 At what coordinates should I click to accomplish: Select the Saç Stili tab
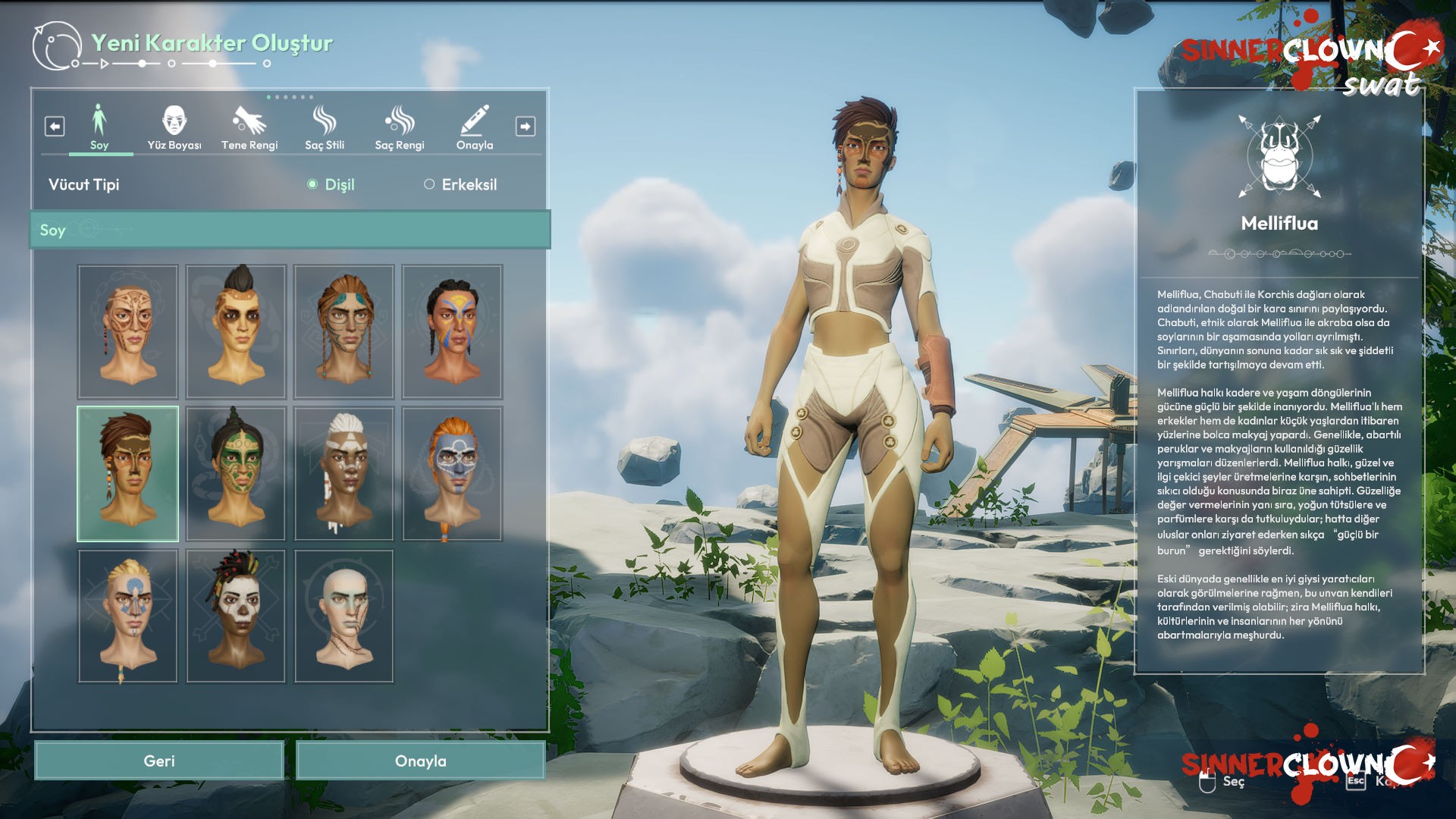pos(325,127)
